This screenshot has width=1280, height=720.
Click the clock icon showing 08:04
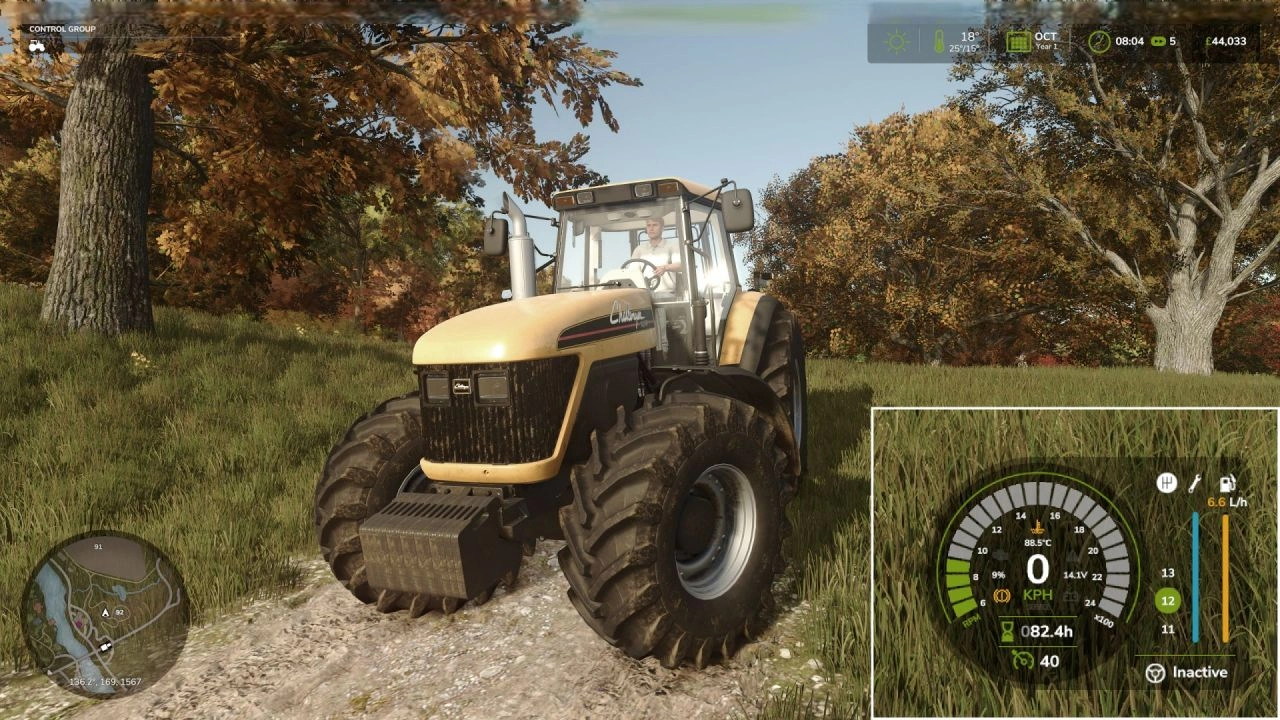coord(1098,40)
